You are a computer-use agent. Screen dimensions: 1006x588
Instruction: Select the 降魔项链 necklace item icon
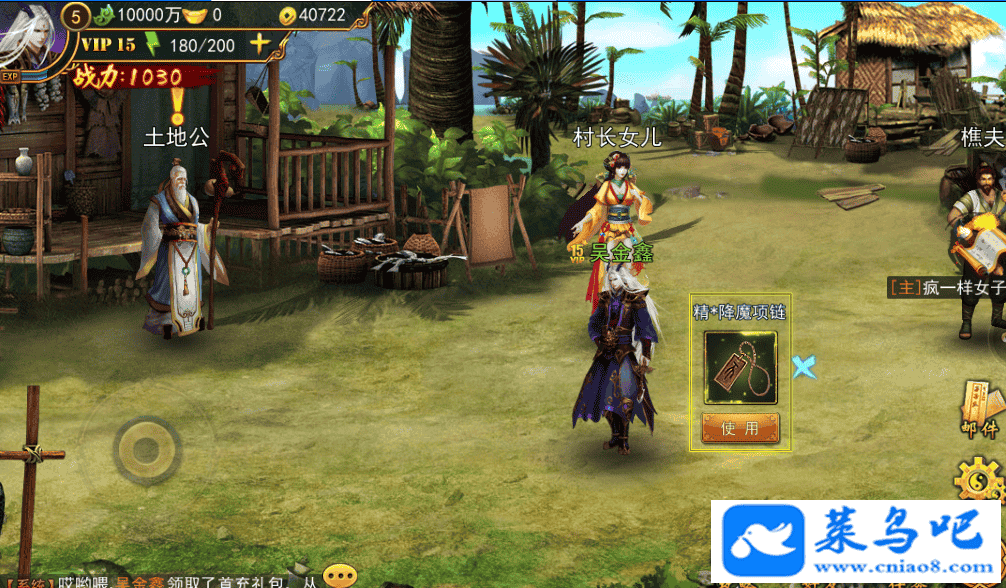coord(740,367)
